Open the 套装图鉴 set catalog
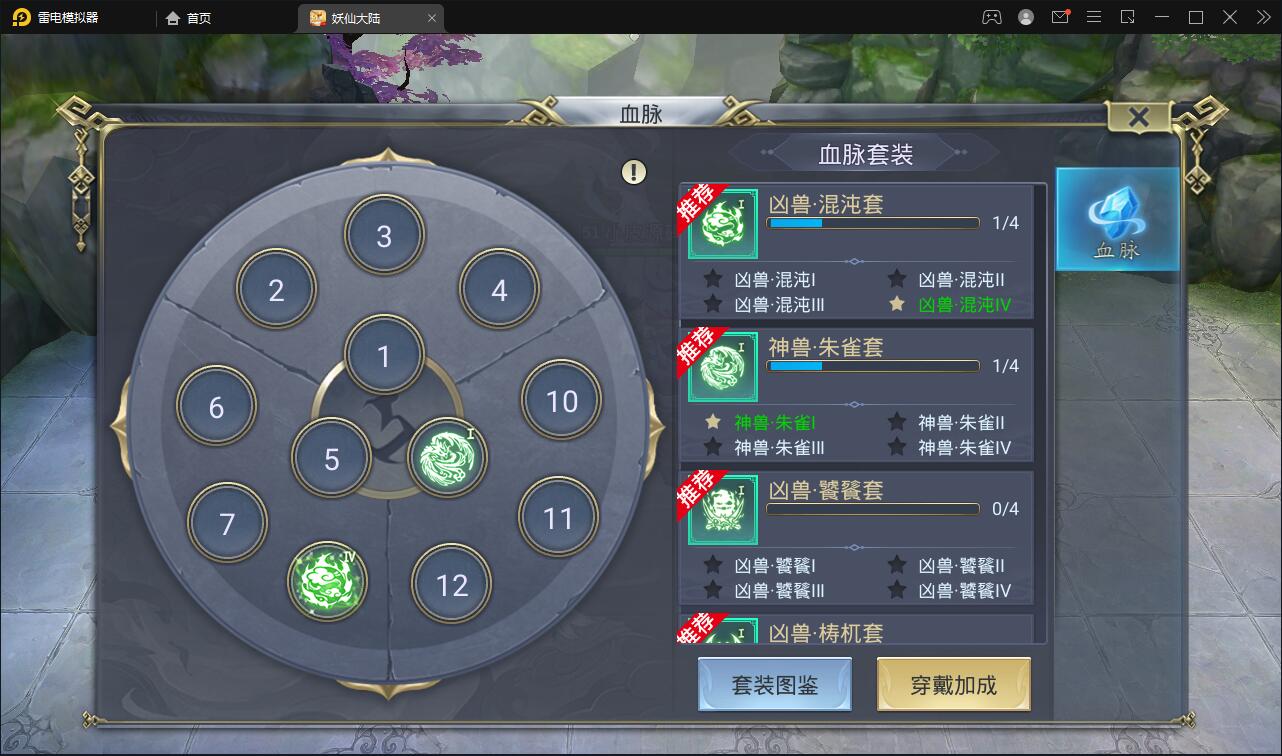 [x=774, y=683]
